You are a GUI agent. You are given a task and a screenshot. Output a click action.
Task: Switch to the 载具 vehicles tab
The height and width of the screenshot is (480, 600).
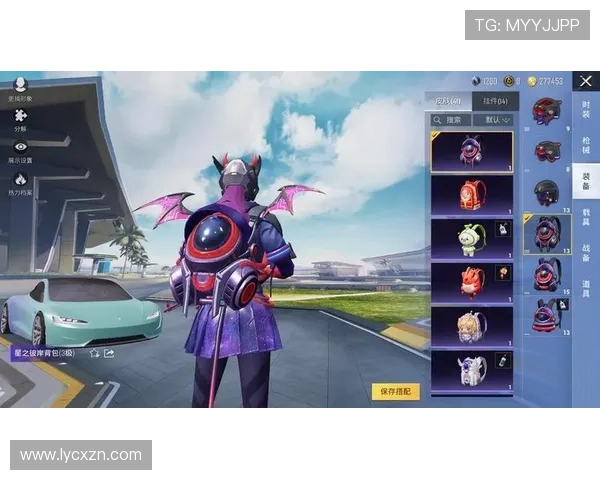point(586,217)
